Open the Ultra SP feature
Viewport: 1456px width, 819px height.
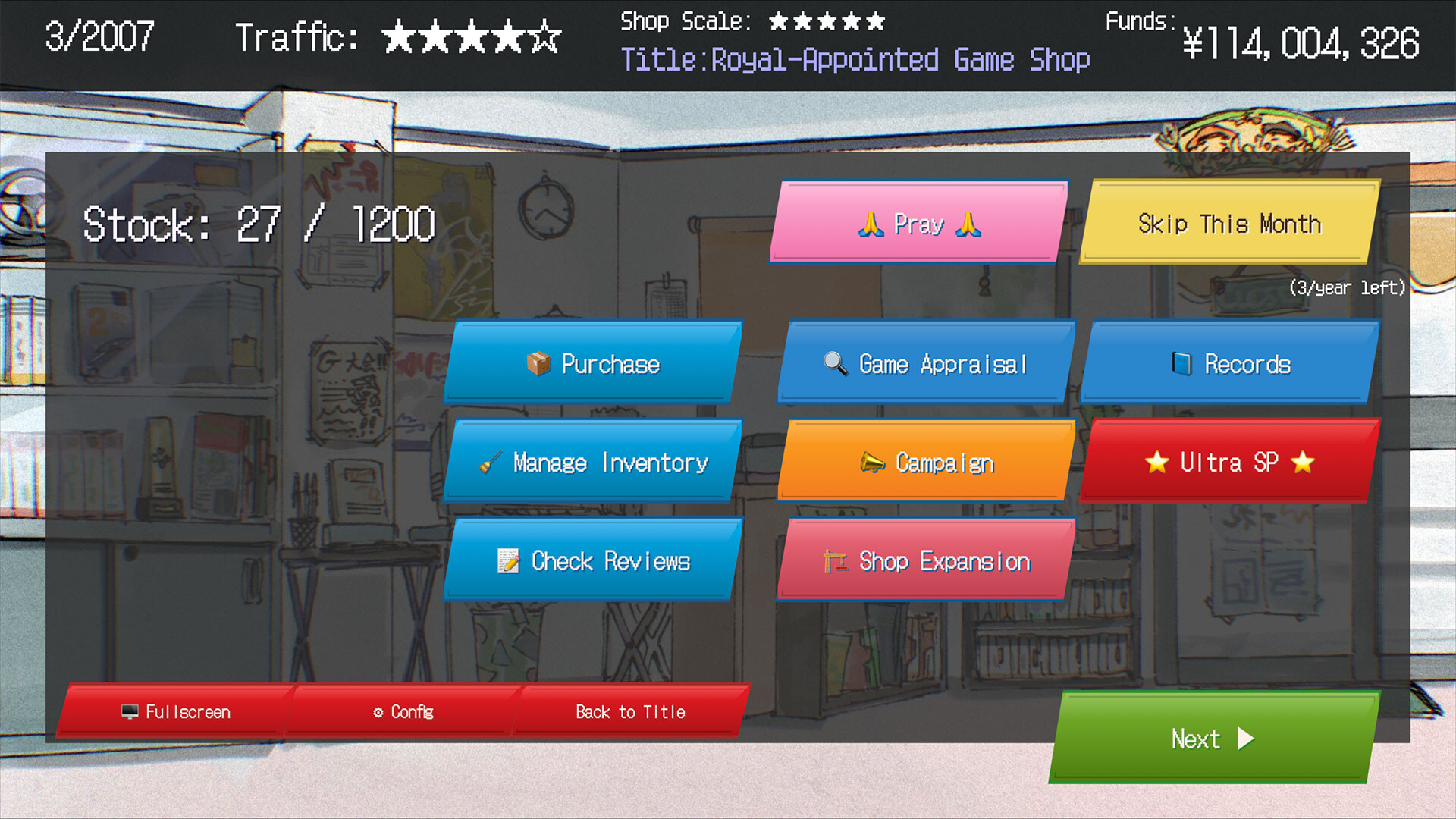(1228, 463)
